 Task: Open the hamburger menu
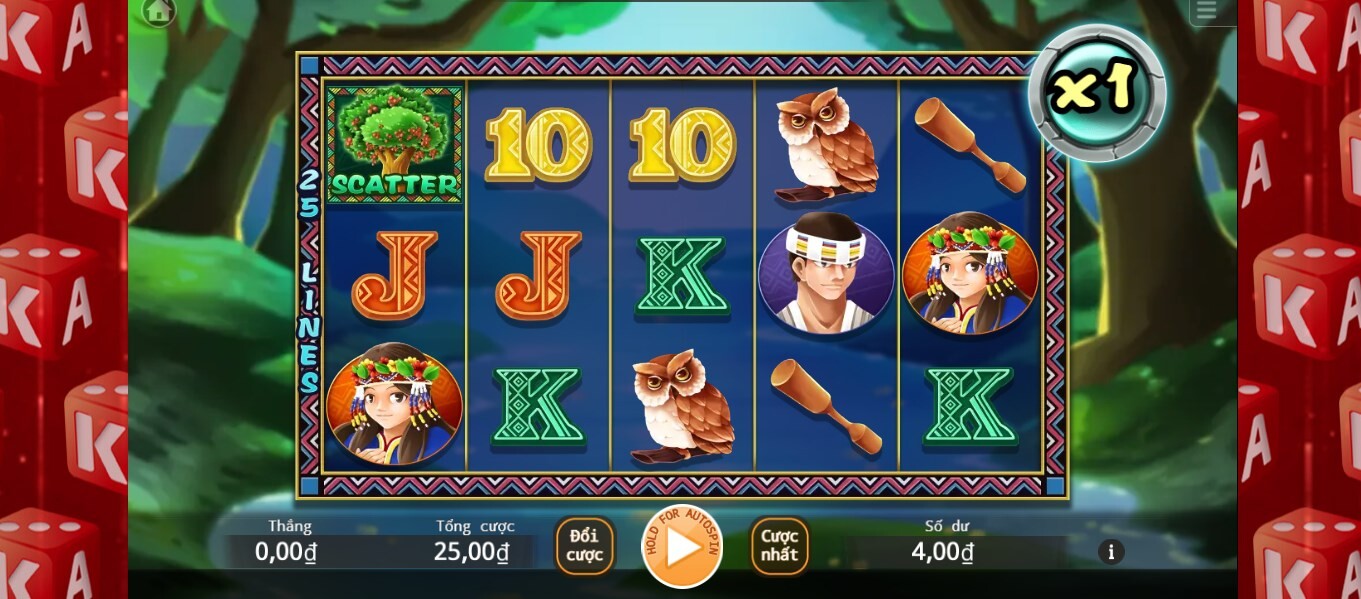(x=1206, y=11)
